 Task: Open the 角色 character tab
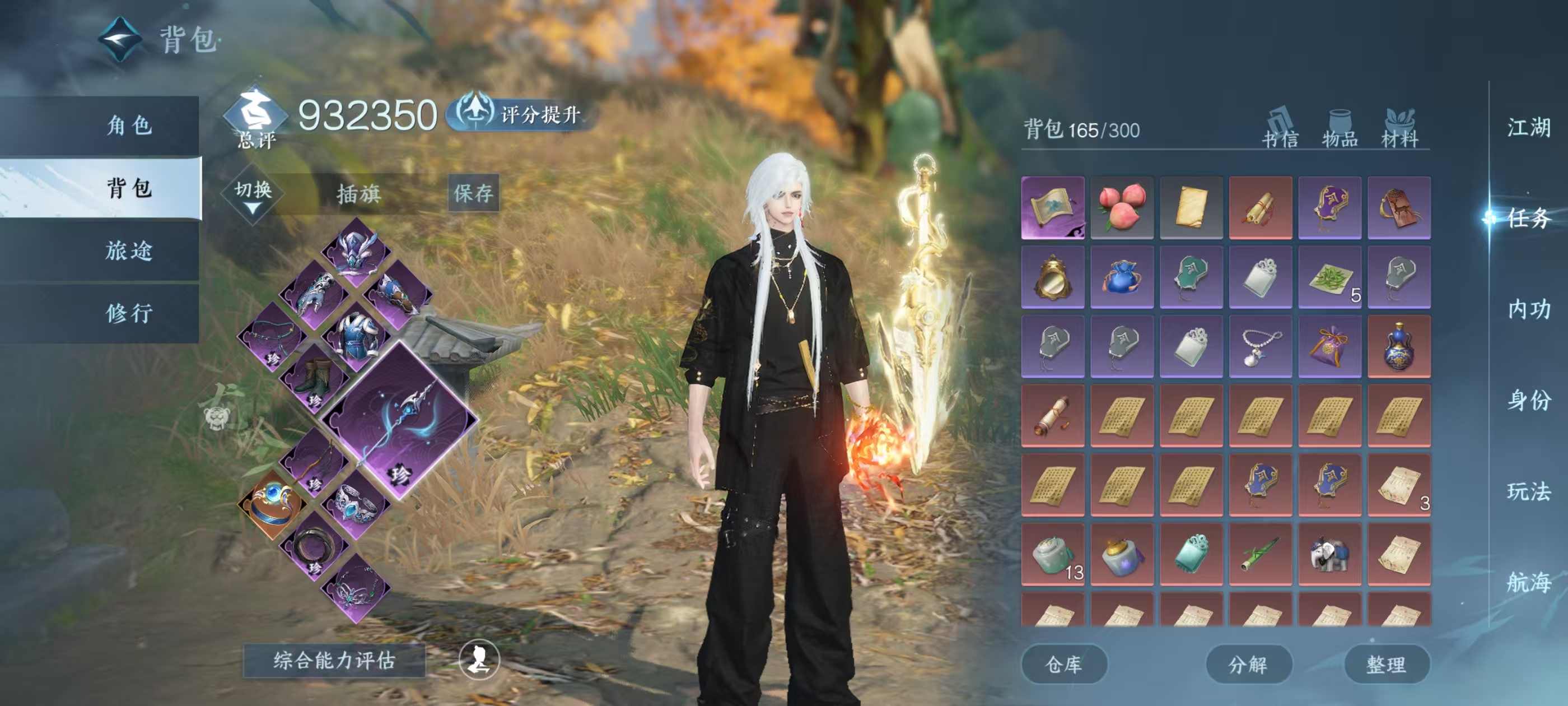coord(129,126)
